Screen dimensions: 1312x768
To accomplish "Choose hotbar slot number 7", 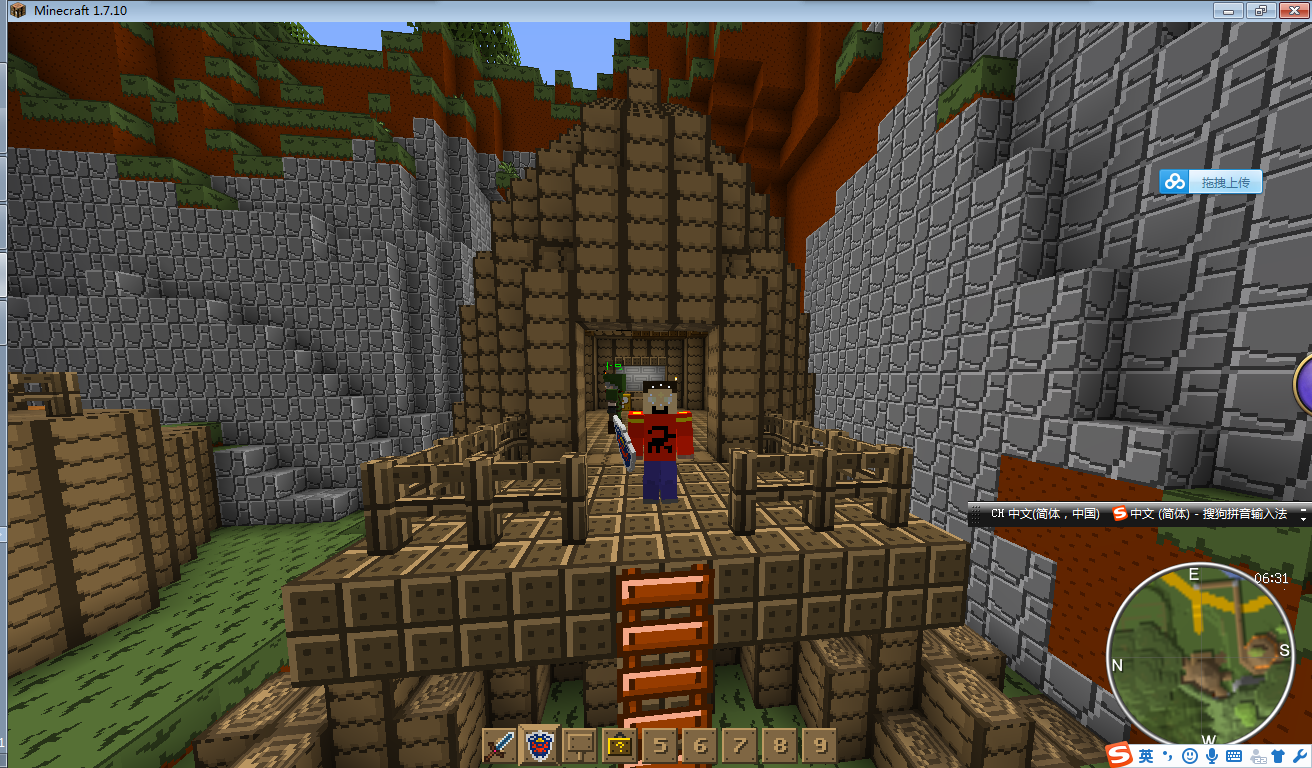I will click(x=740, y=745).
